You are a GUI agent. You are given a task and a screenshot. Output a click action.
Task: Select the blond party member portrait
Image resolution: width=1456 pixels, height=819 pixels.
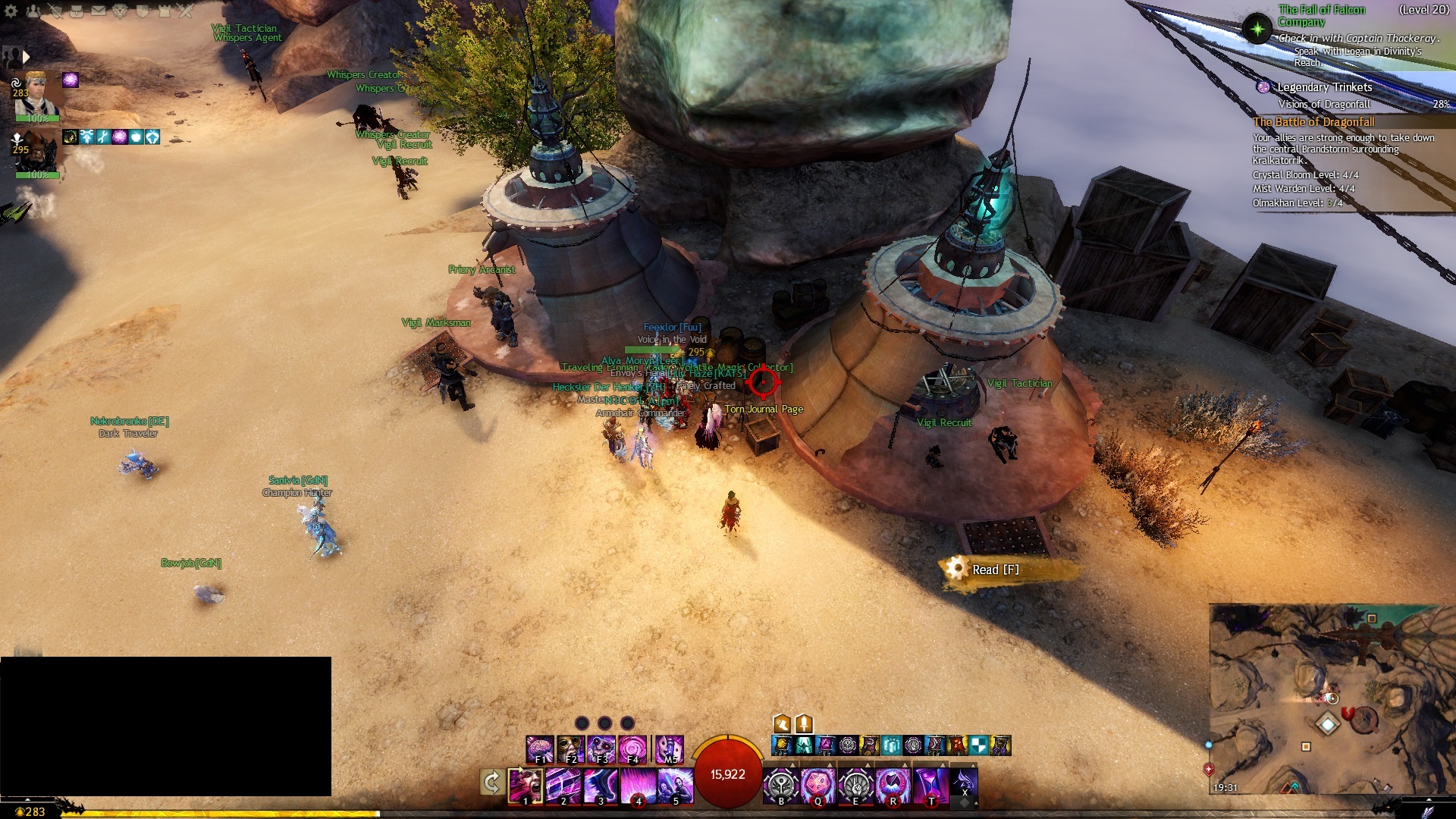pyautogui.click(x=36, y=94)
